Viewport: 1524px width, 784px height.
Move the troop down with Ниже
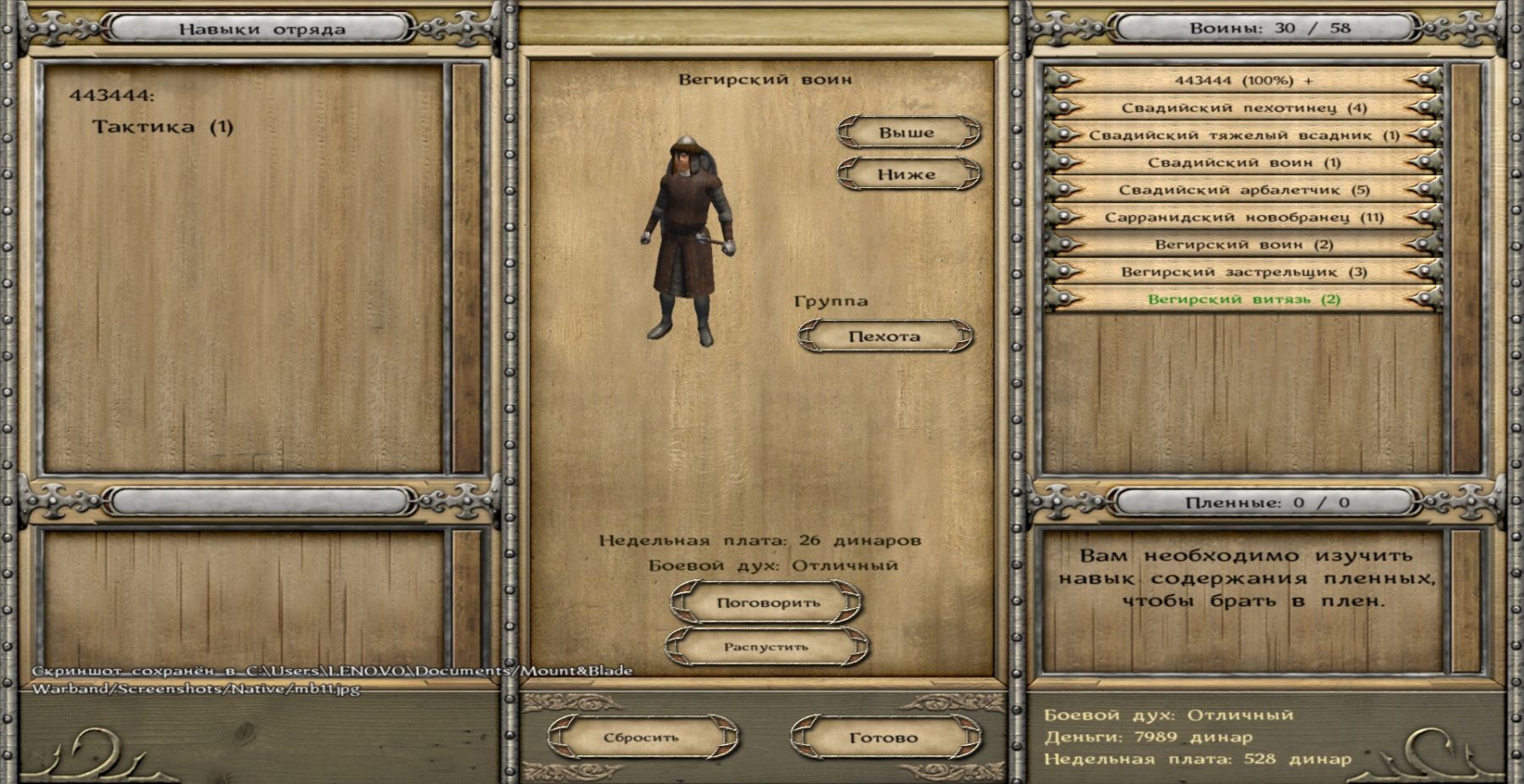tap(907, 174)
